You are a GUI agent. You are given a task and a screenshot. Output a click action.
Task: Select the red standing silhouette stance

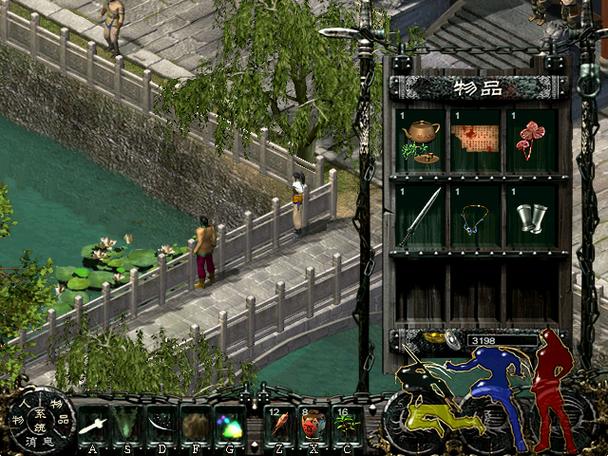551,380
